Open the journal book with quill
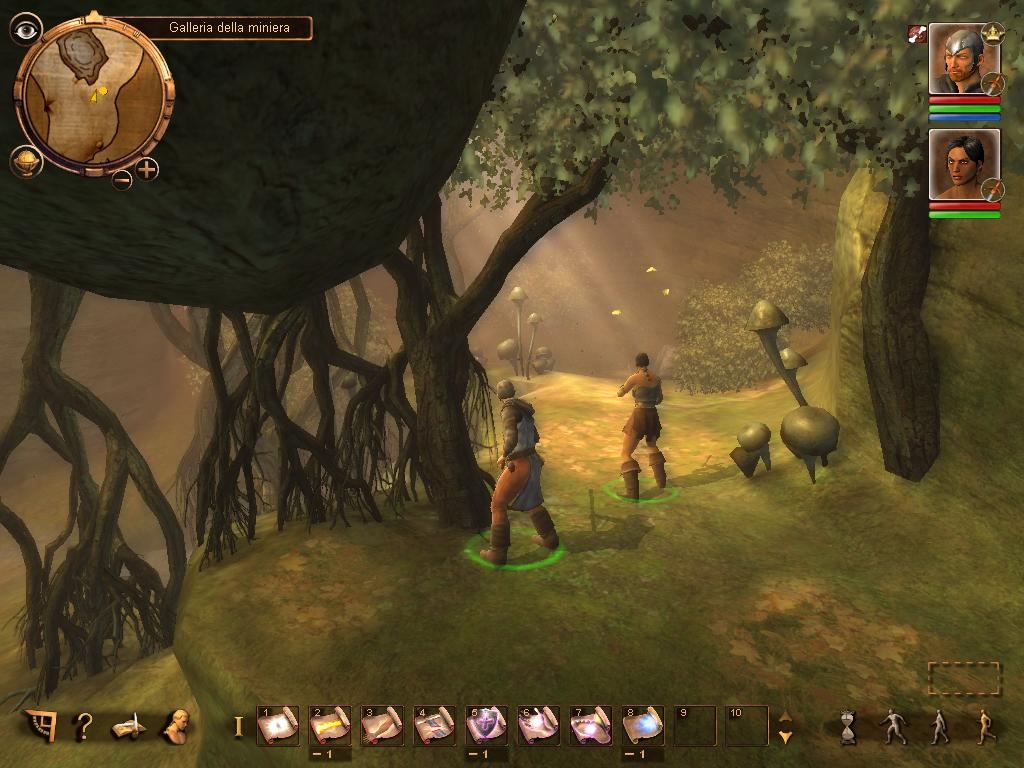The image size is (1024, 768). click(130, 726)
